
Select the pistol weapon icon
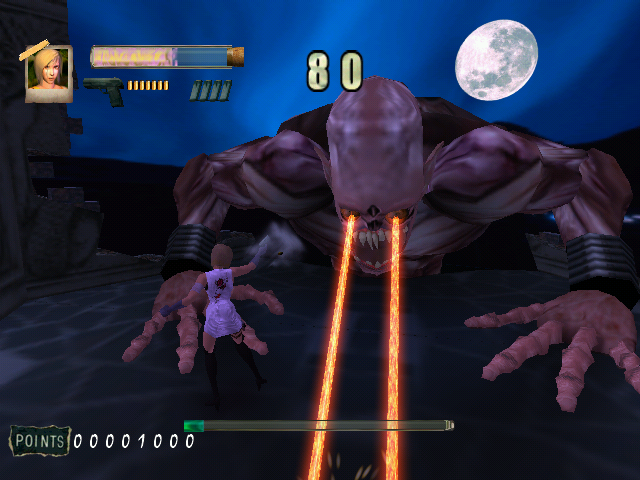pyautogui.click(x=103, y=89)
